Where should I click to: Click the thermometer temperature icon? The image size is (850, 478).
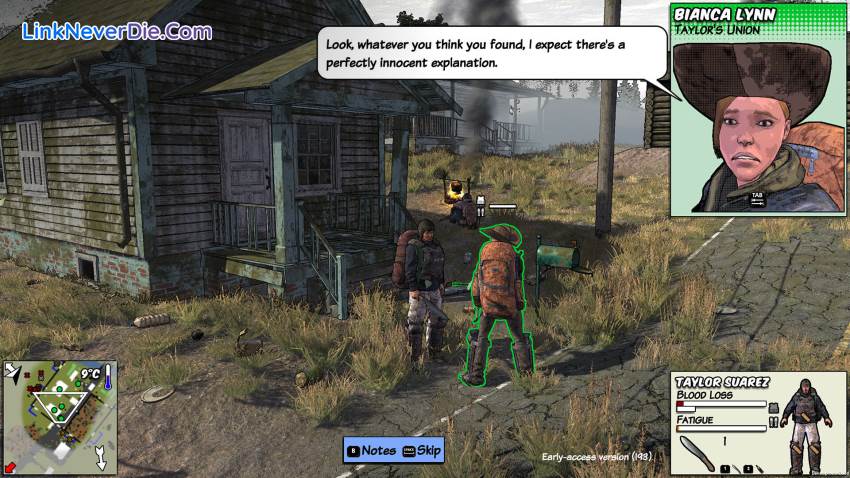point(107,375)
